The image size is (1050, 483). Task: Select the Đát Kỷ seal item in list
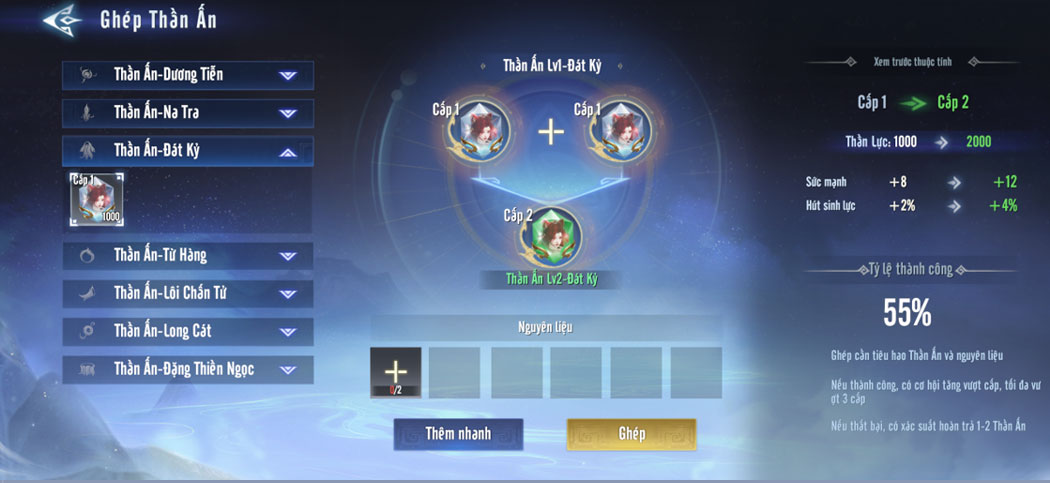[x=97, y=198]
